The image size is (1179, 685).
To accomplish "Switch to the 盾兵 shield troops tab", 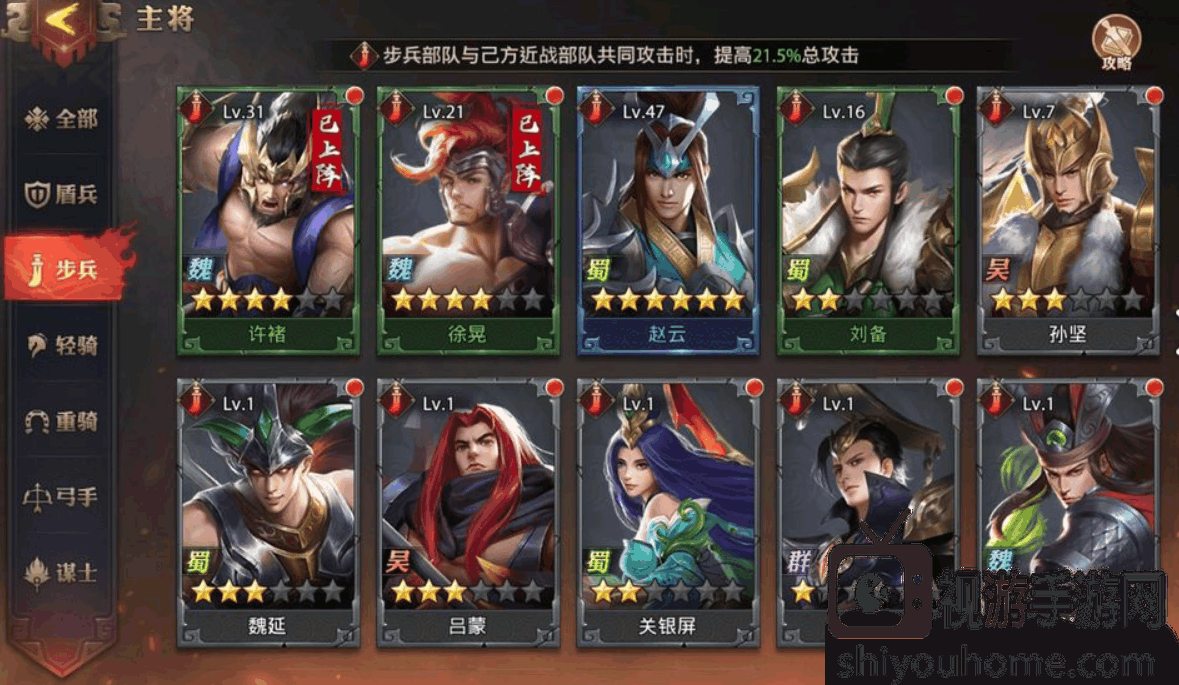I will point(62,194).
